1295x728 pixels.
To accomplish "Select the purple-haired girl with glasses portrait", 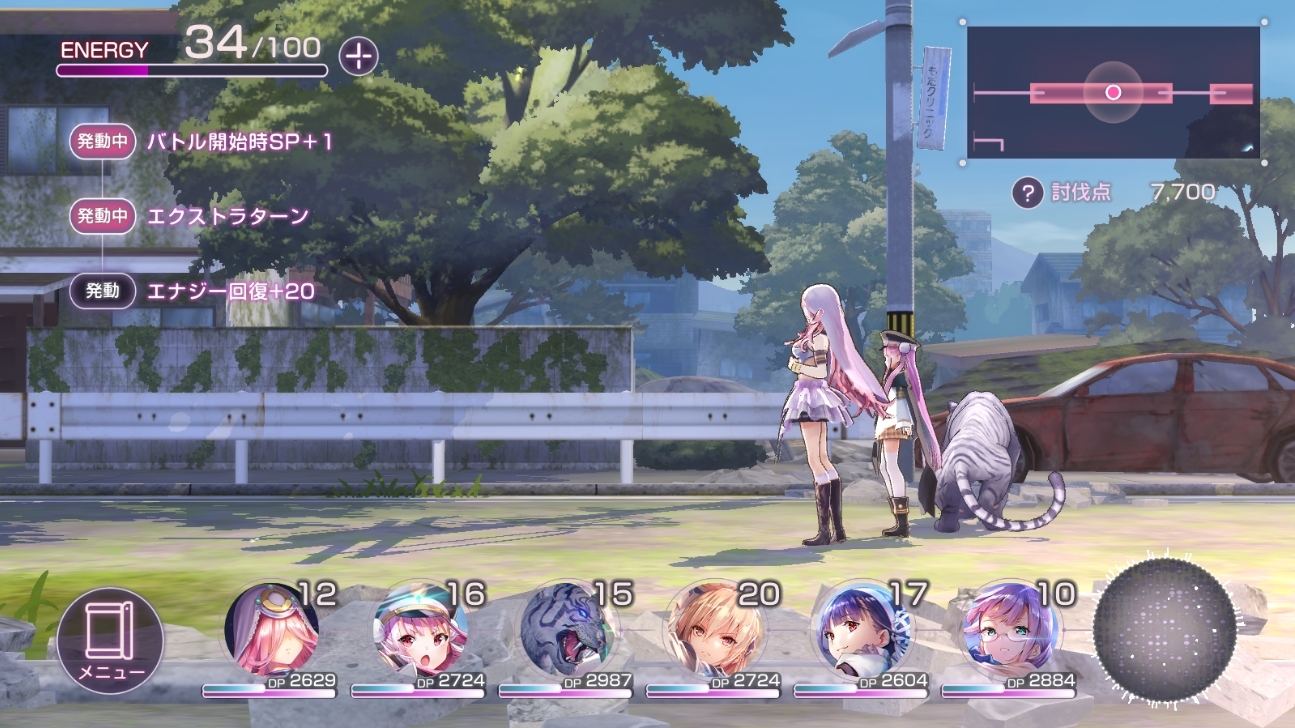I will point(1010,630).
